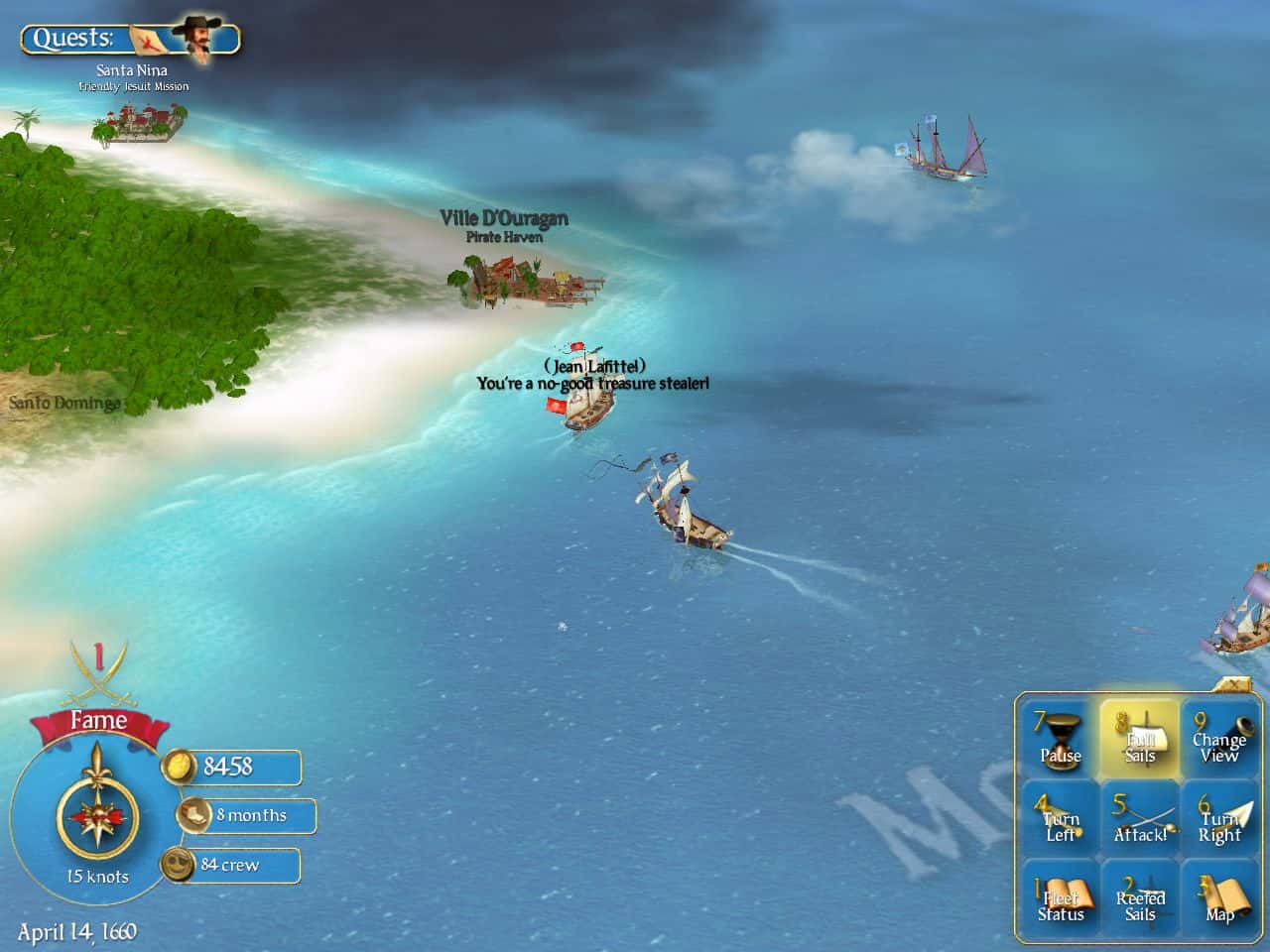Click the treasure map icon beside Quests

pyautogui.click(x=145, y=39)
